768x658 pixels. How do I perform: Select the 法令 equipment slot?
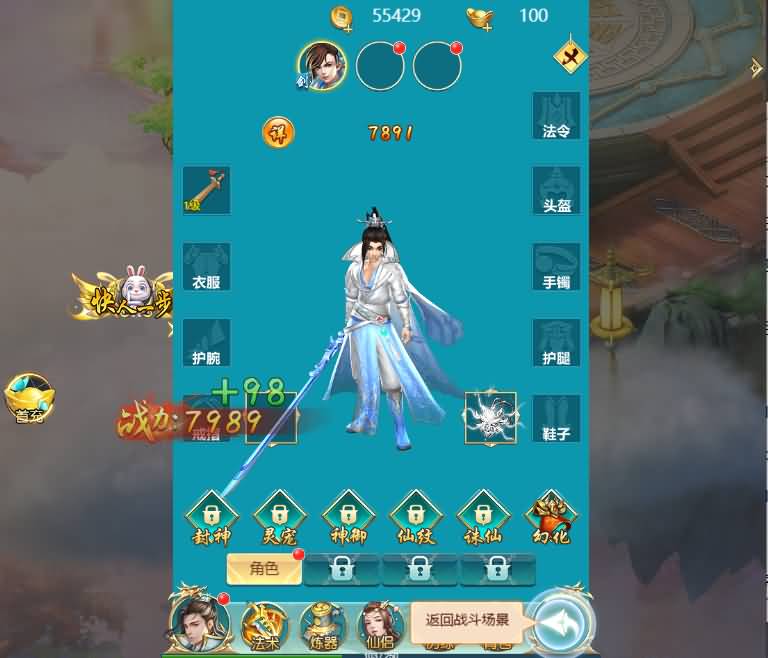(556, 115)
